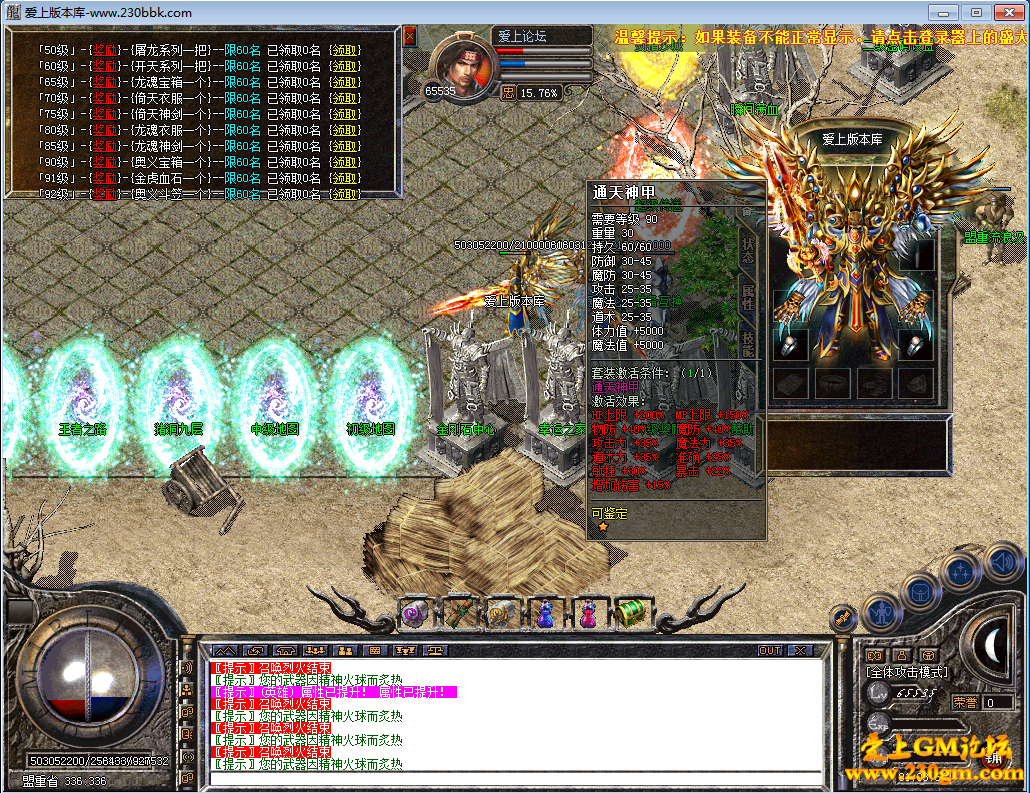Open the 属性 attributes tab
The height and width of the screenshot is (793, 1030).
pyautogui.click(x=747, y=297)
